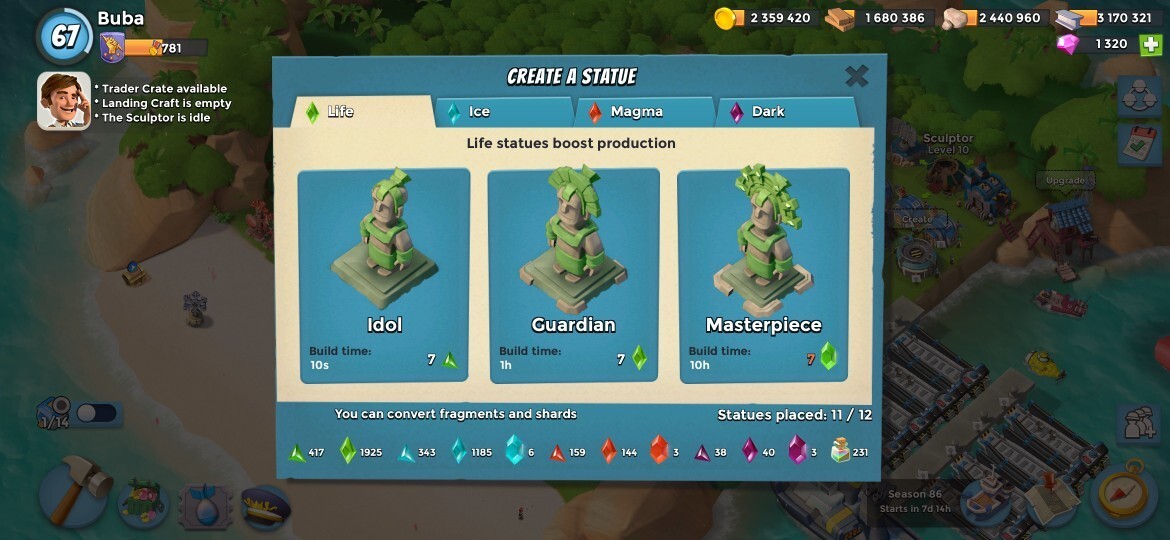Select the Dark statue tab

point(786,111)
